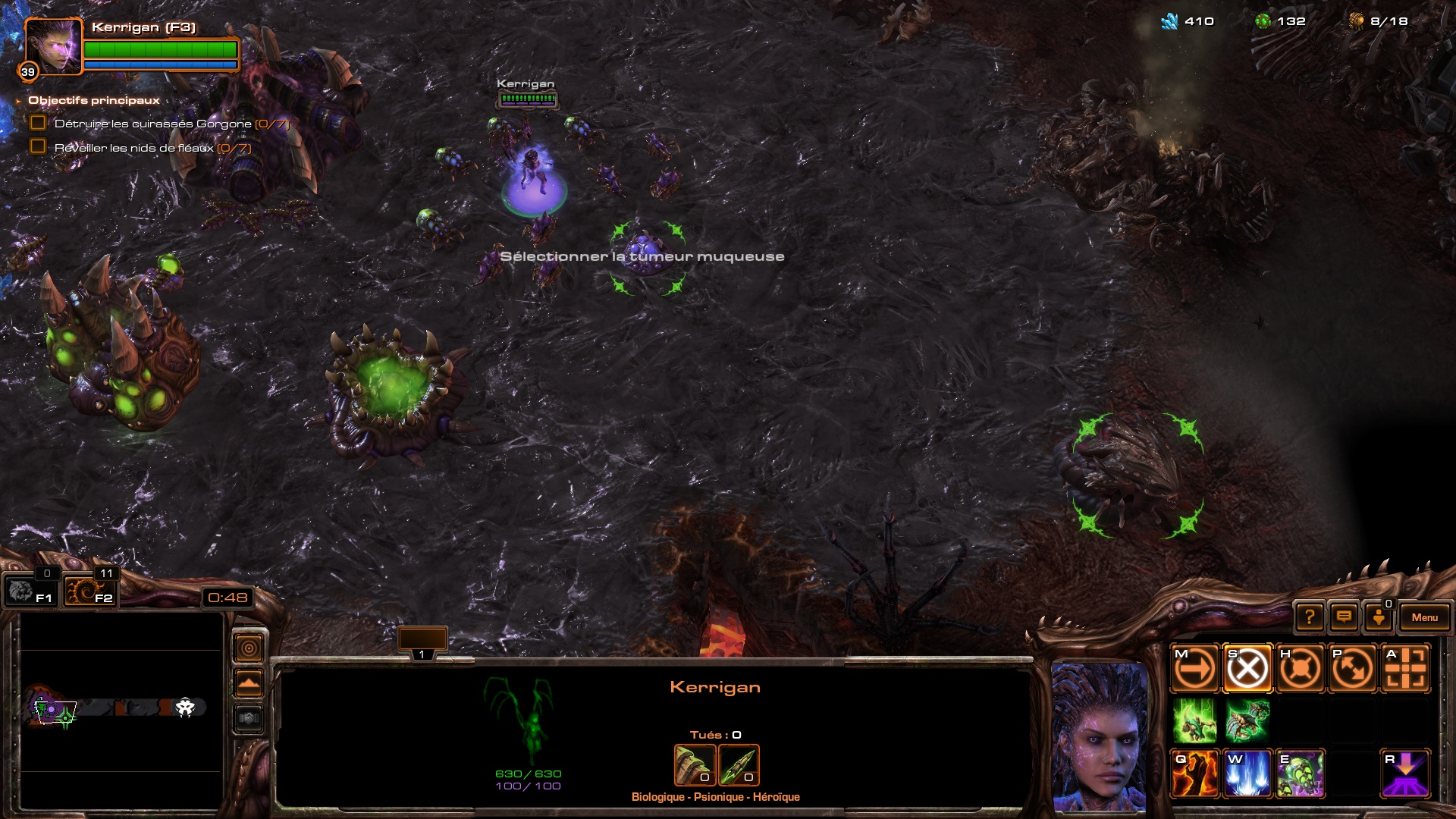Open the chat message log button
The width and height of the screenshot is (1456, 819).
(x=1344, y=617)
